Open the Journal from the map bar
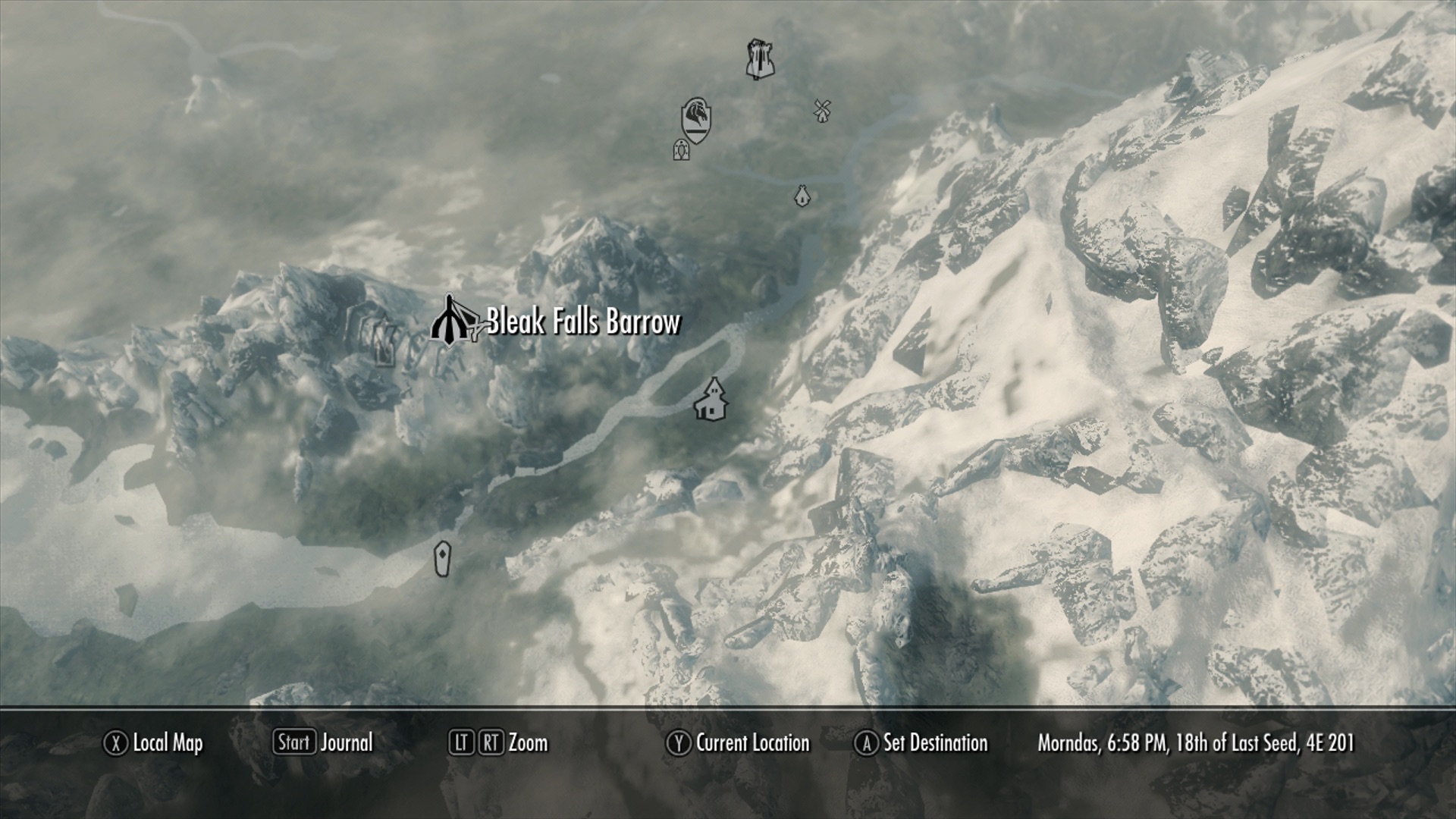 pos(325,742)
